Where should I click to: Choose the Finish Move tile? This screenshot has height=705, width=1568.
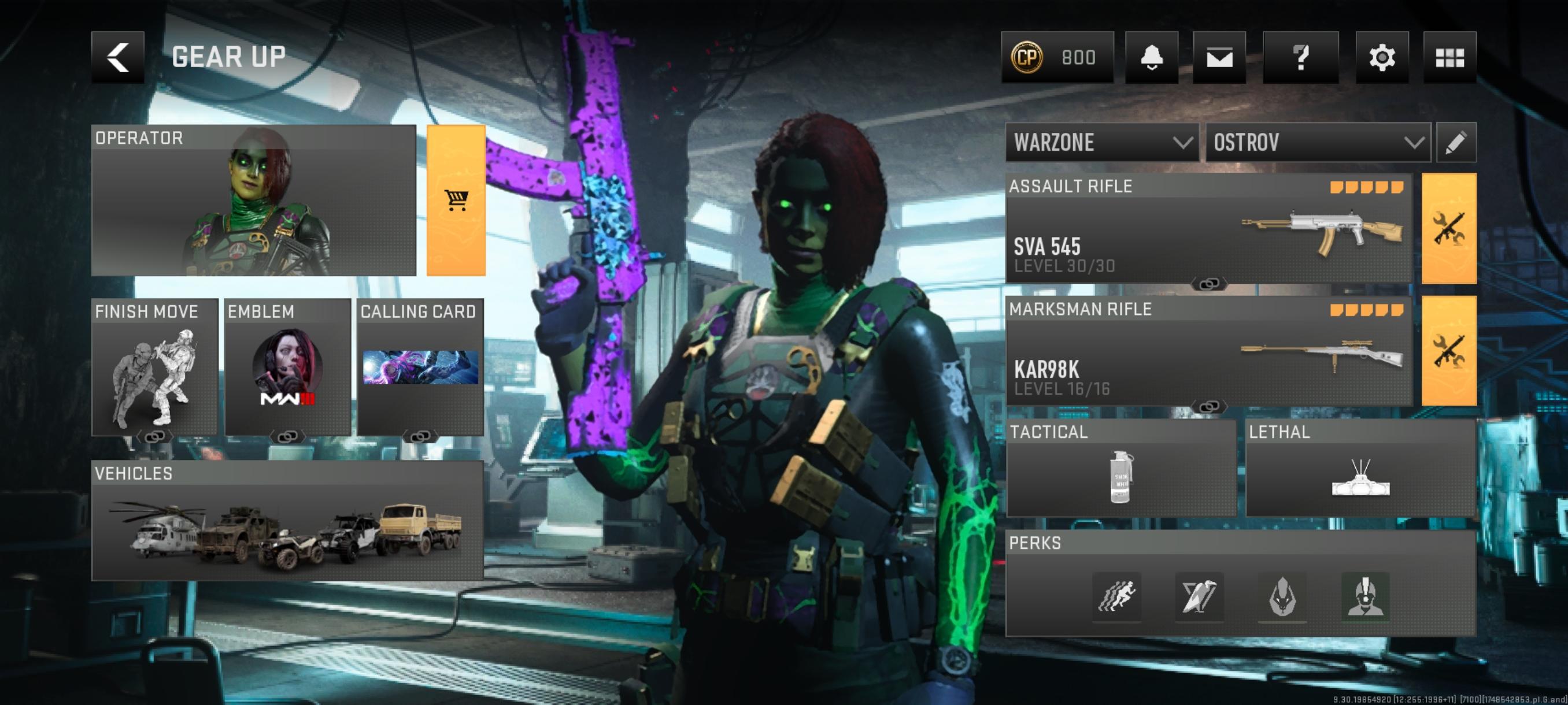154,367
